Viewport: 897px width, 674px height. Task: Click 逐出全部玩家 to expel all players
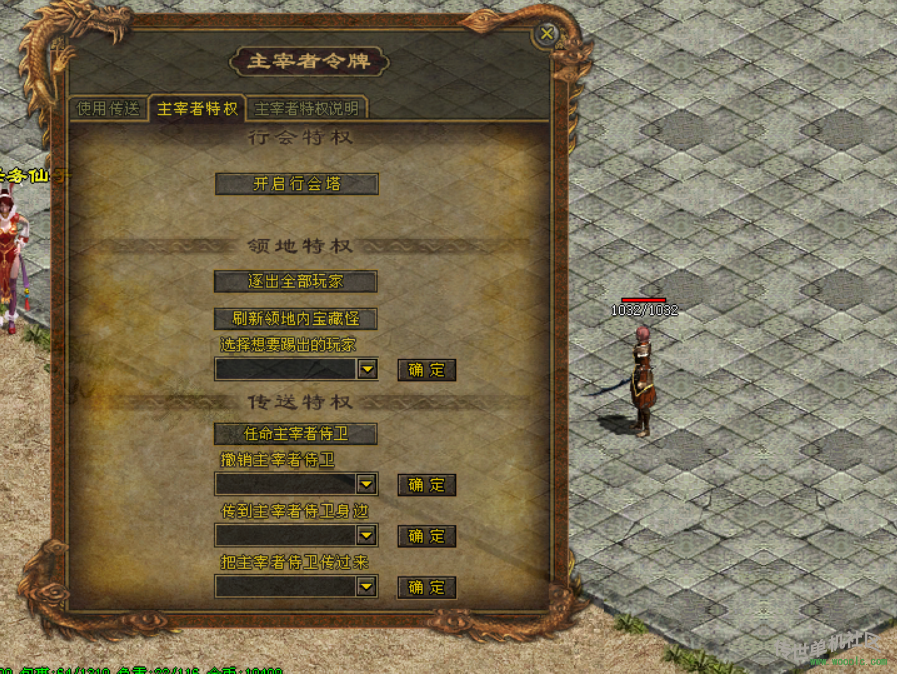click(296, 282)
